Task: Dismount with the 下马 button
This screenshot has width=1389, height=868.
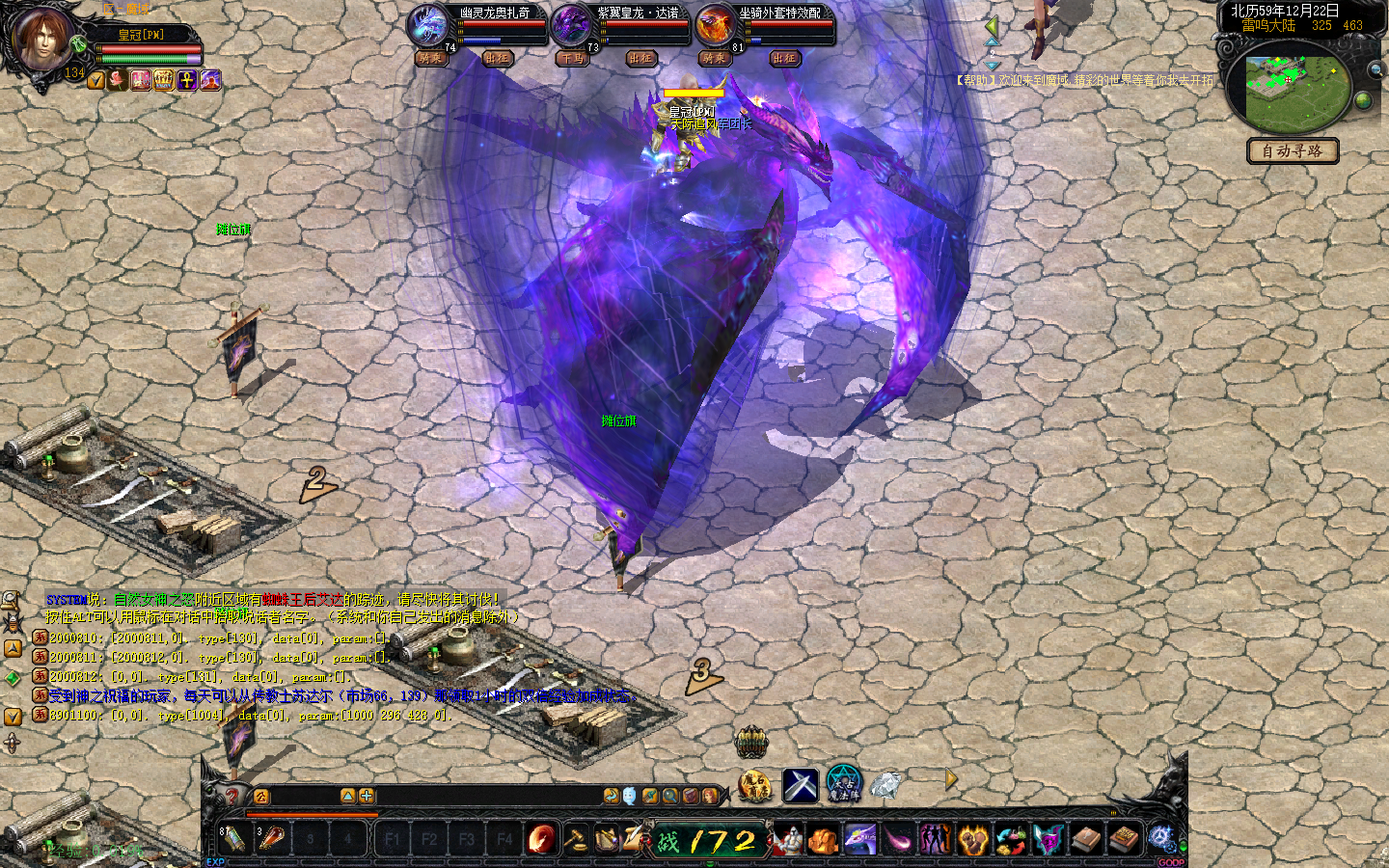Action: pyautogui.click(x=572, y=58)
